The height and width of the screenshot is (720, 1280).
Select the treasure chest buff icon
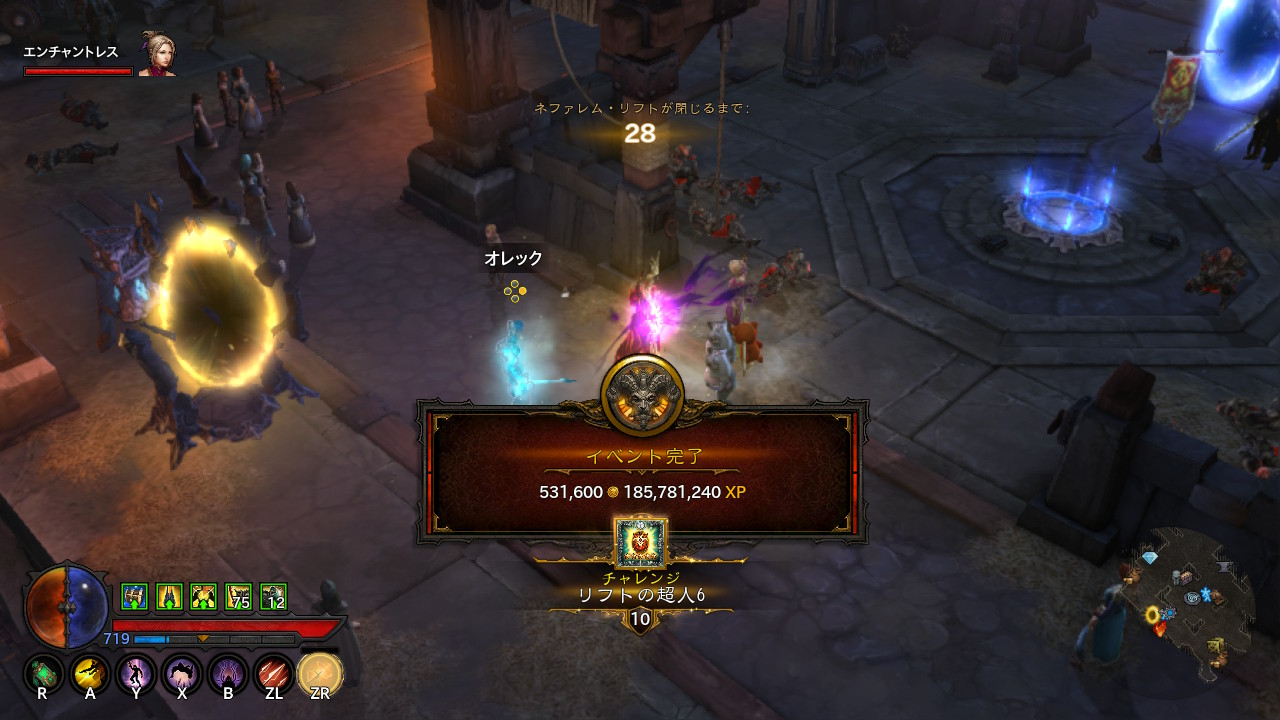[134, 597]
